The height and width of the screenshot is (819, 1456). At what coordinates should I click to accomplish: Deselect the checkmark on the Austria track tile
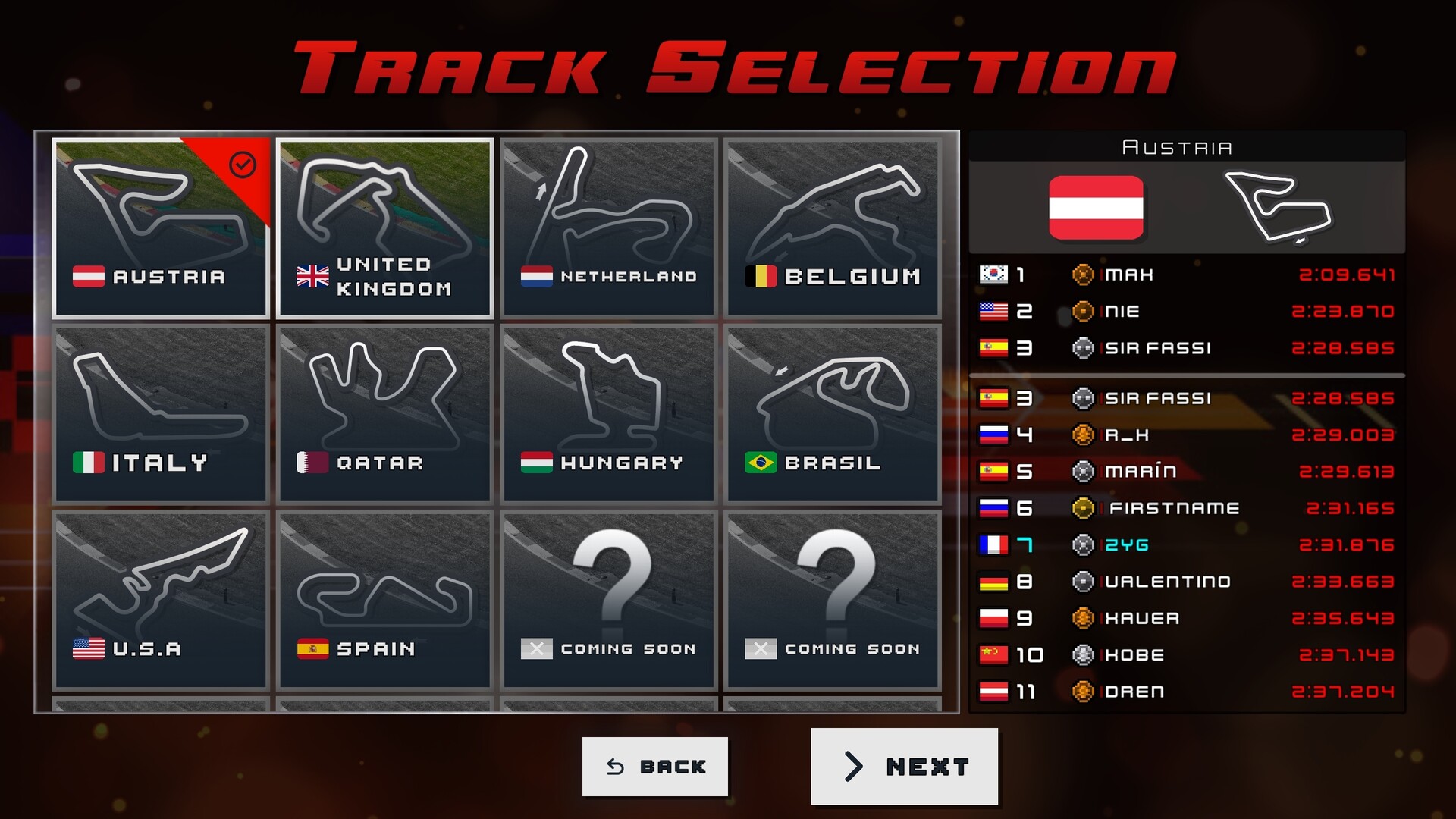click(242, 163)
